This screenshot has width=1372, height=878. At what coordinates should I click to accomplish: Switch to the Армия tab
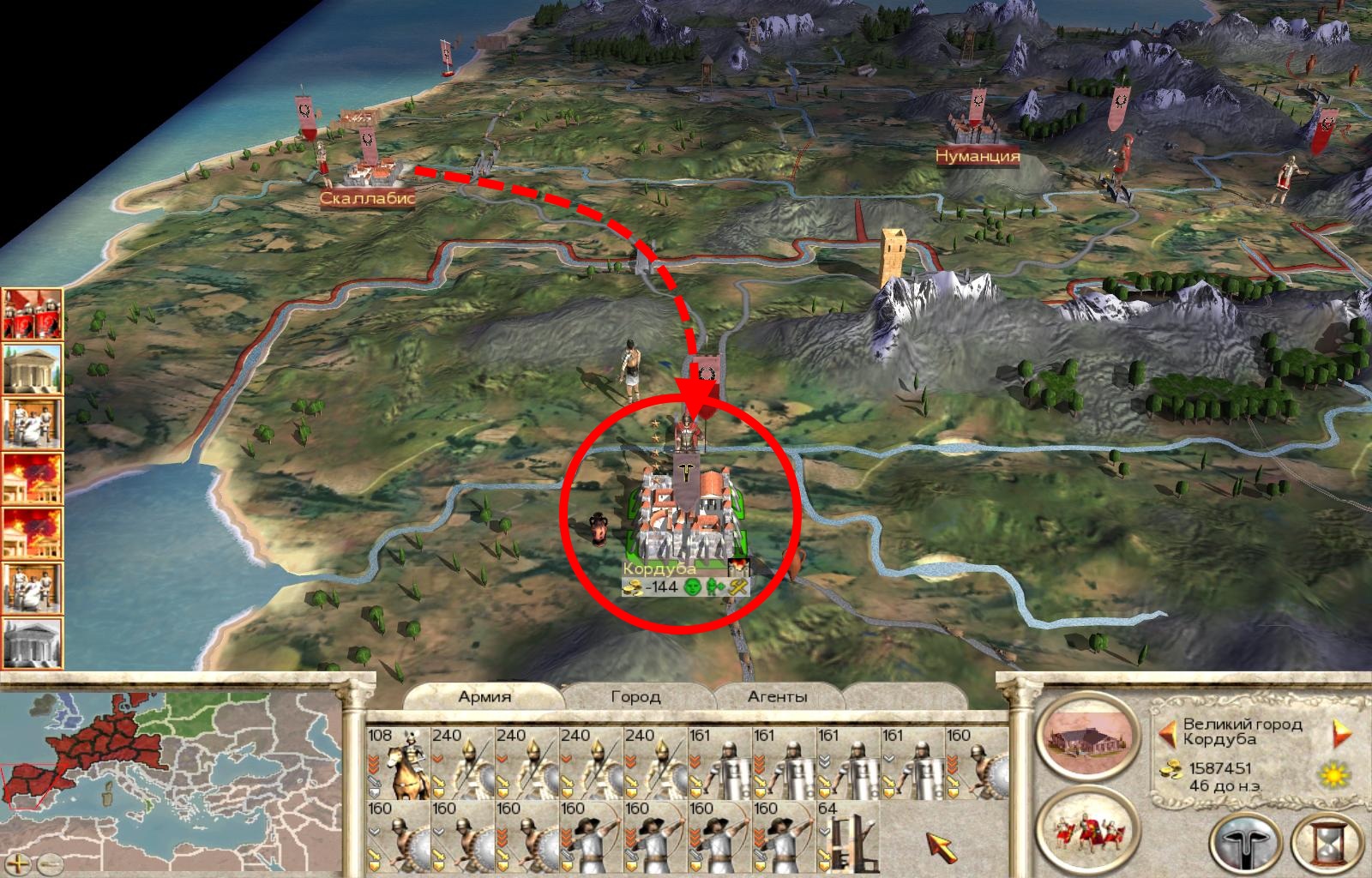pyautogui.click(x=484, y=696)
